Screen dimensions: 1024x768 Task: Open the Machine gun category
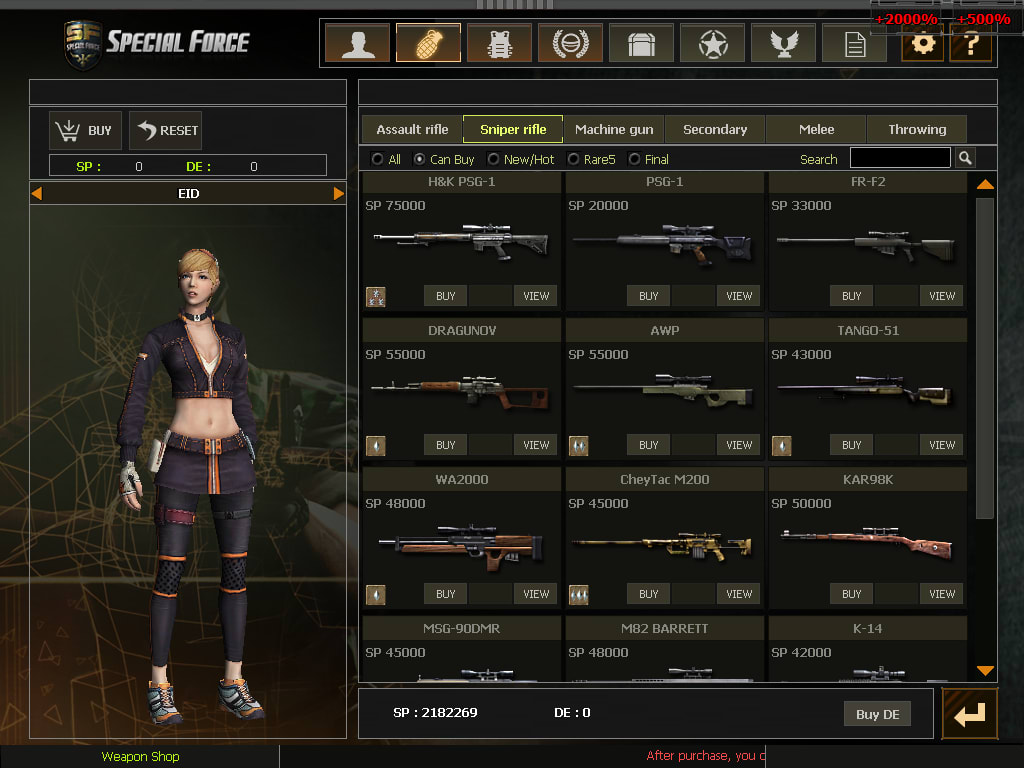(x=614, y=129)
